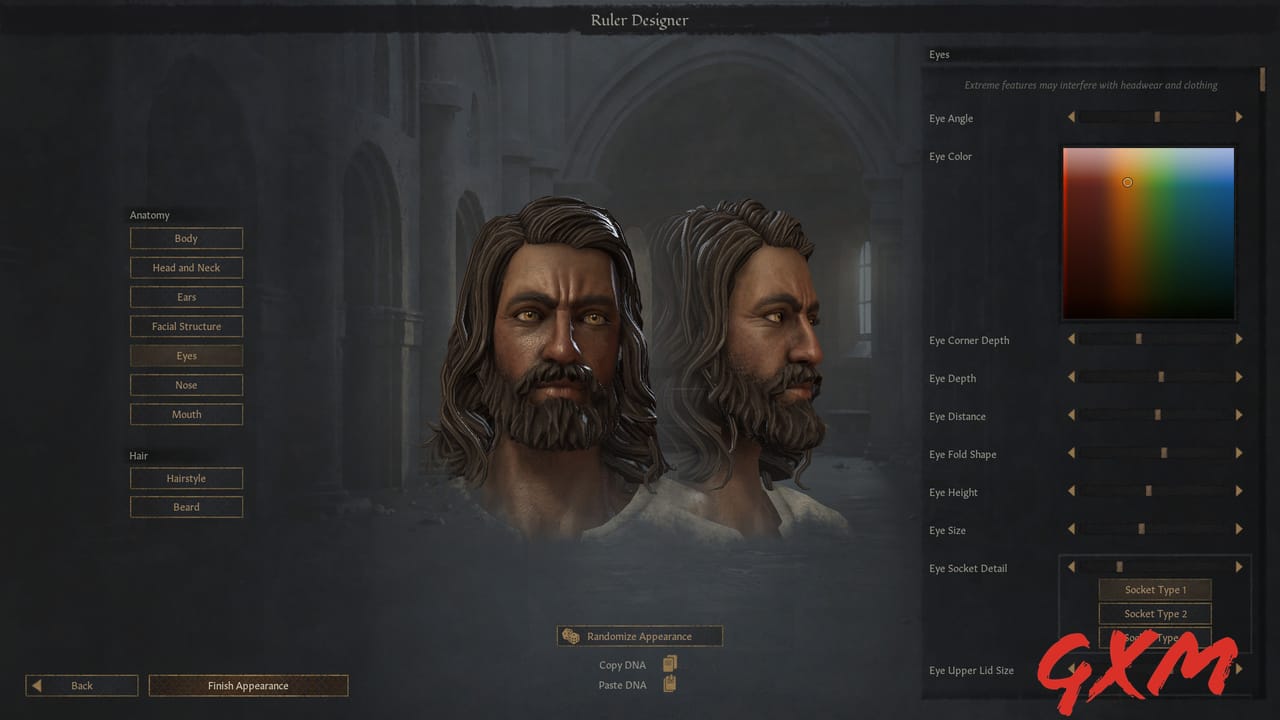Select Socket Type 3

point(1155,637)
